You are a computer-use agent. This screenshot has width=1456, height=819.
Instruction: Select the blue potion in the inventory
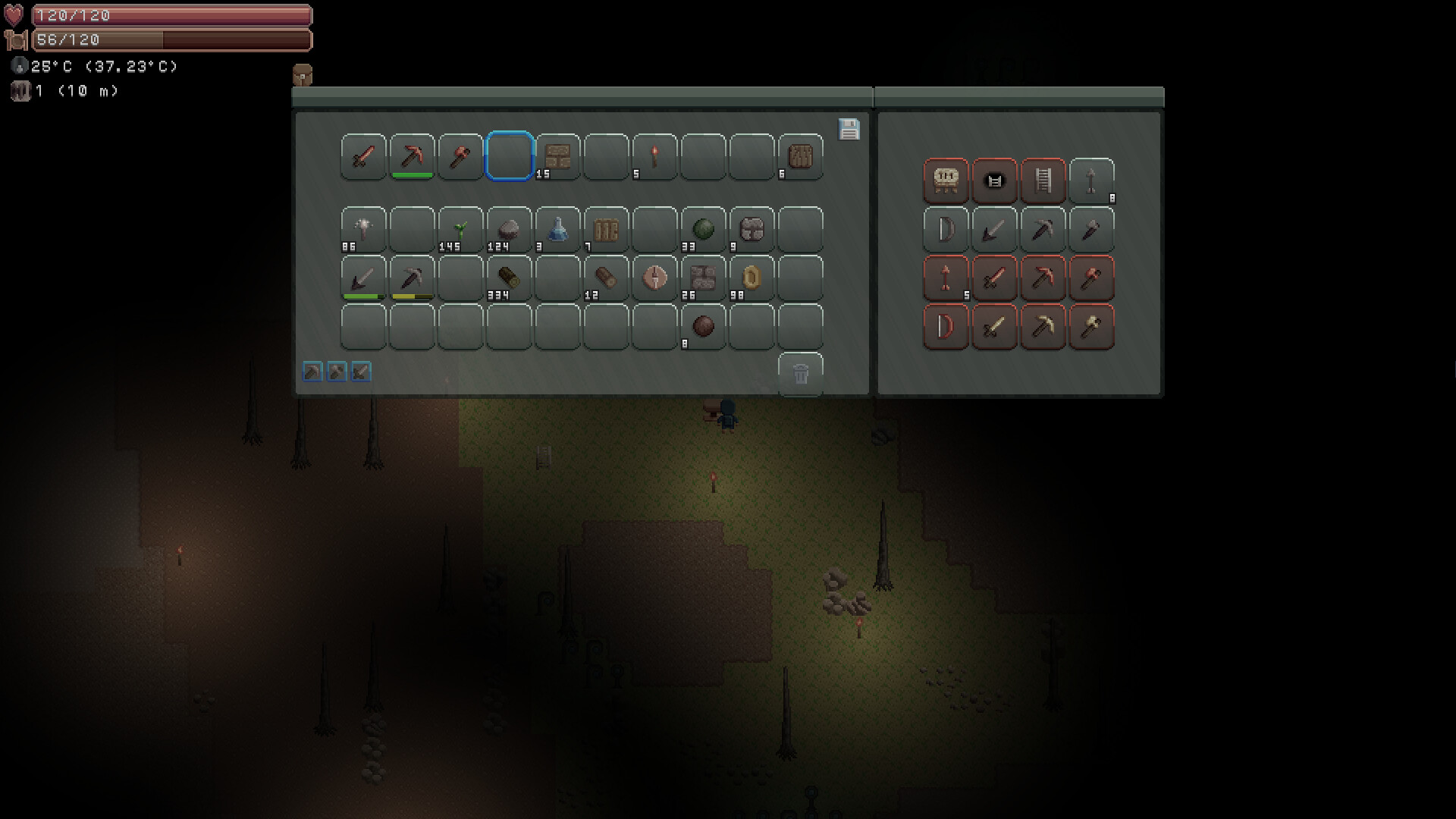(x=557, y=230)
